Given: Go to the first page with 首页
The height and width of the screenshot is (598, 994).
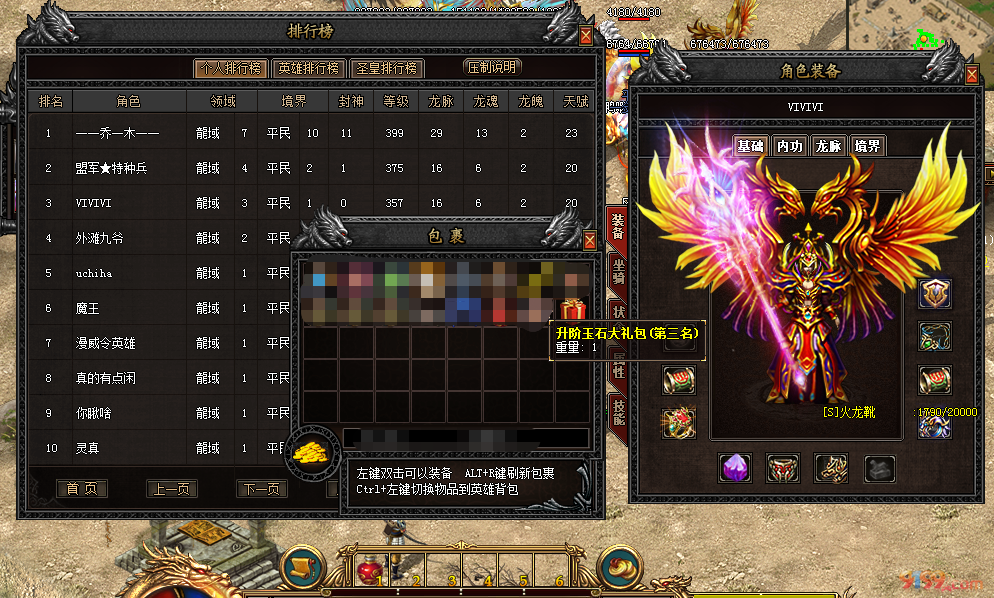Looking at the screenshot, I should coord(81,489).
